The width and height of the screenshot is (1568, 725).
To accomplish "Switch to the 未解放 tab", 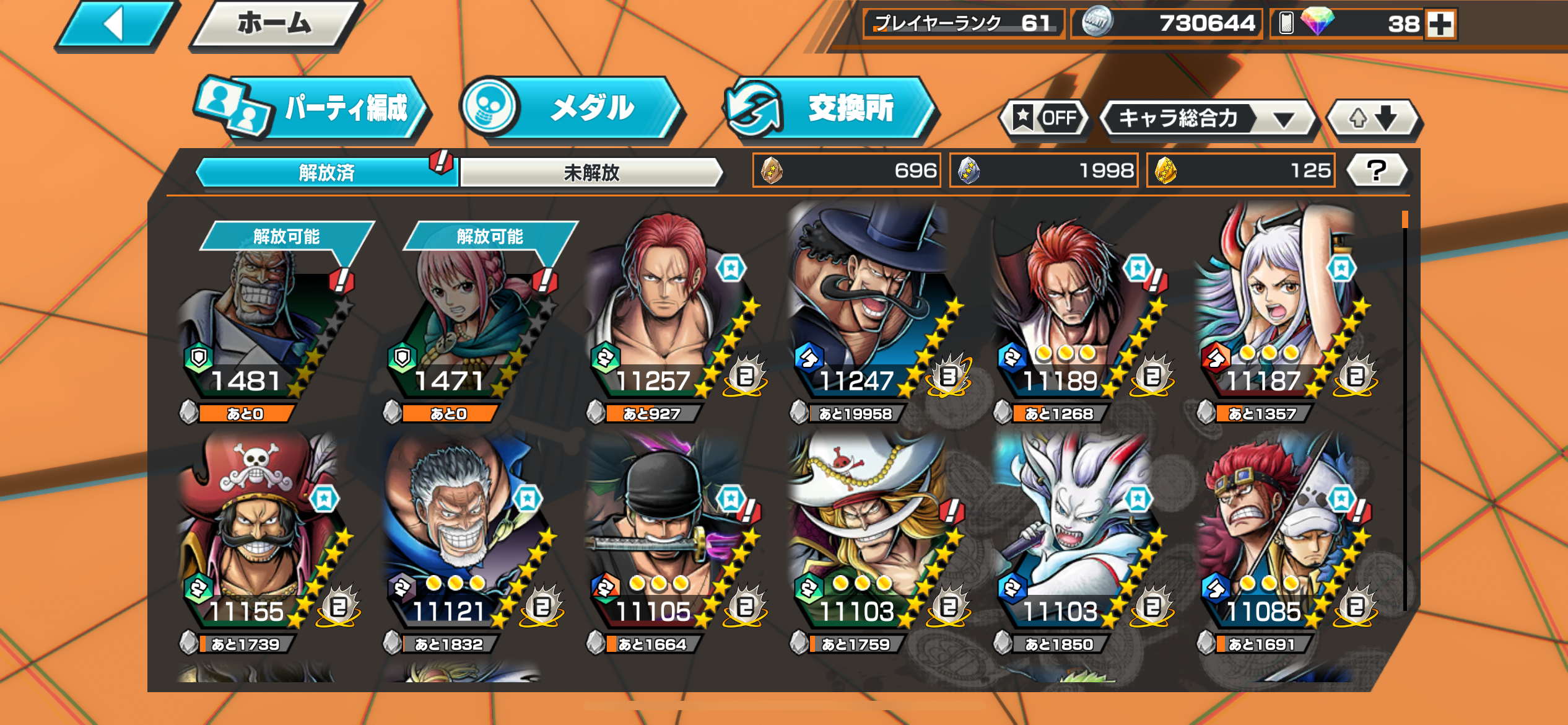I will 591,172.
